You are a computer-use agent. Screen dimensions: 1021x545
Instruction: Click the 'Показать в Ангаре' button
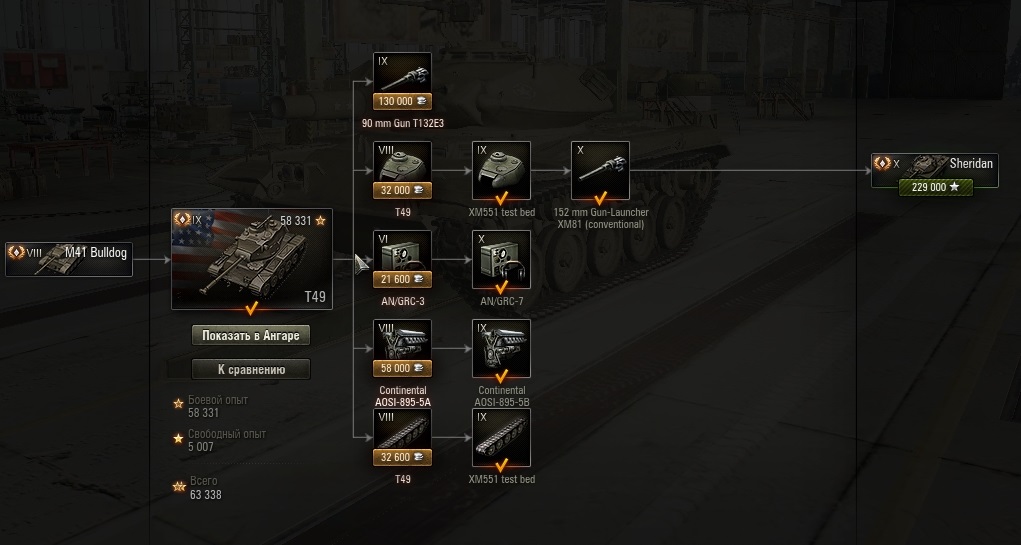click(x=251, y=335)
